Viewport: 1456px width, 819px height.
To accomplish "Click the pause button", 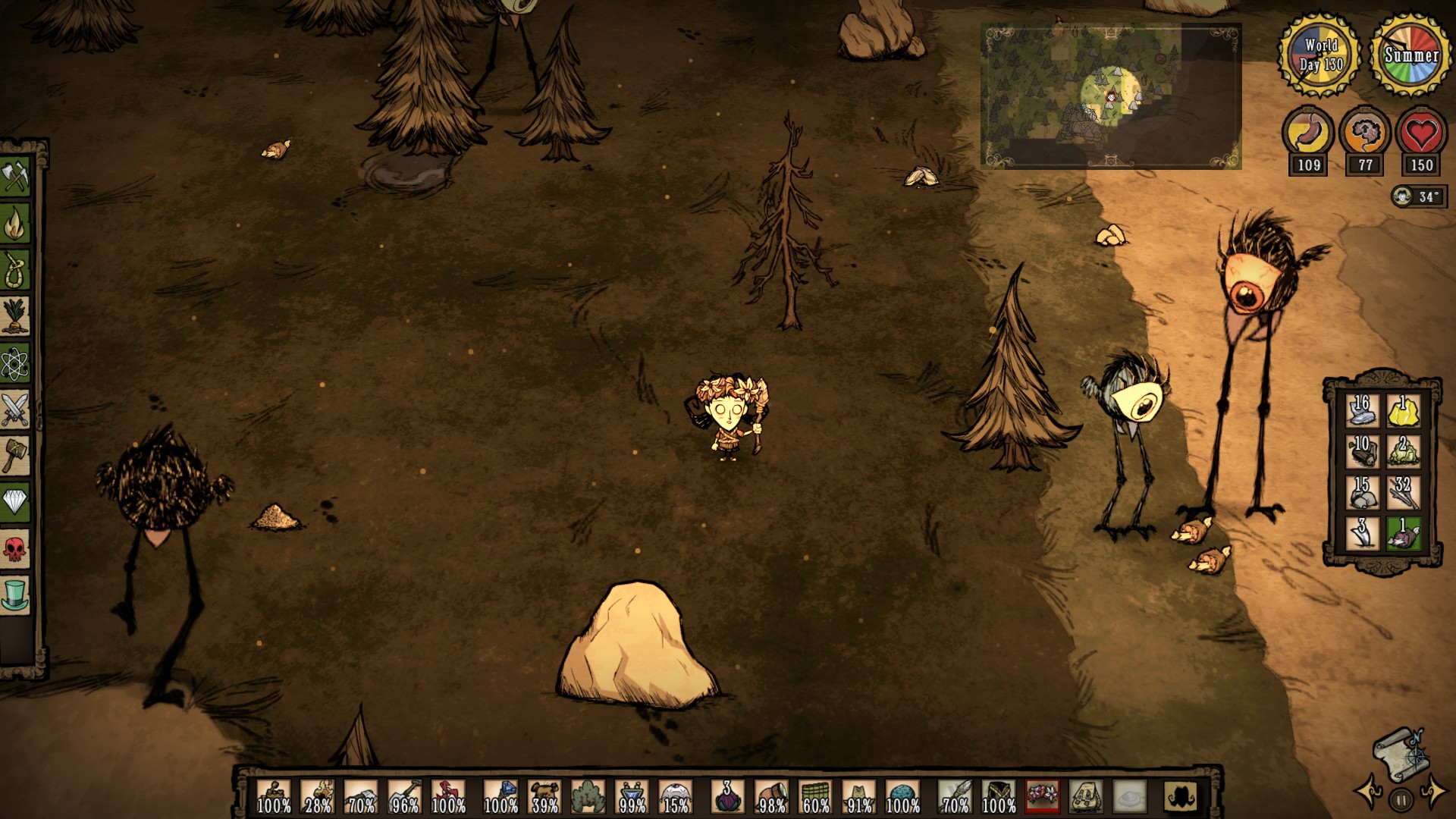I will pyautogui.click(x=1401, y=799).
